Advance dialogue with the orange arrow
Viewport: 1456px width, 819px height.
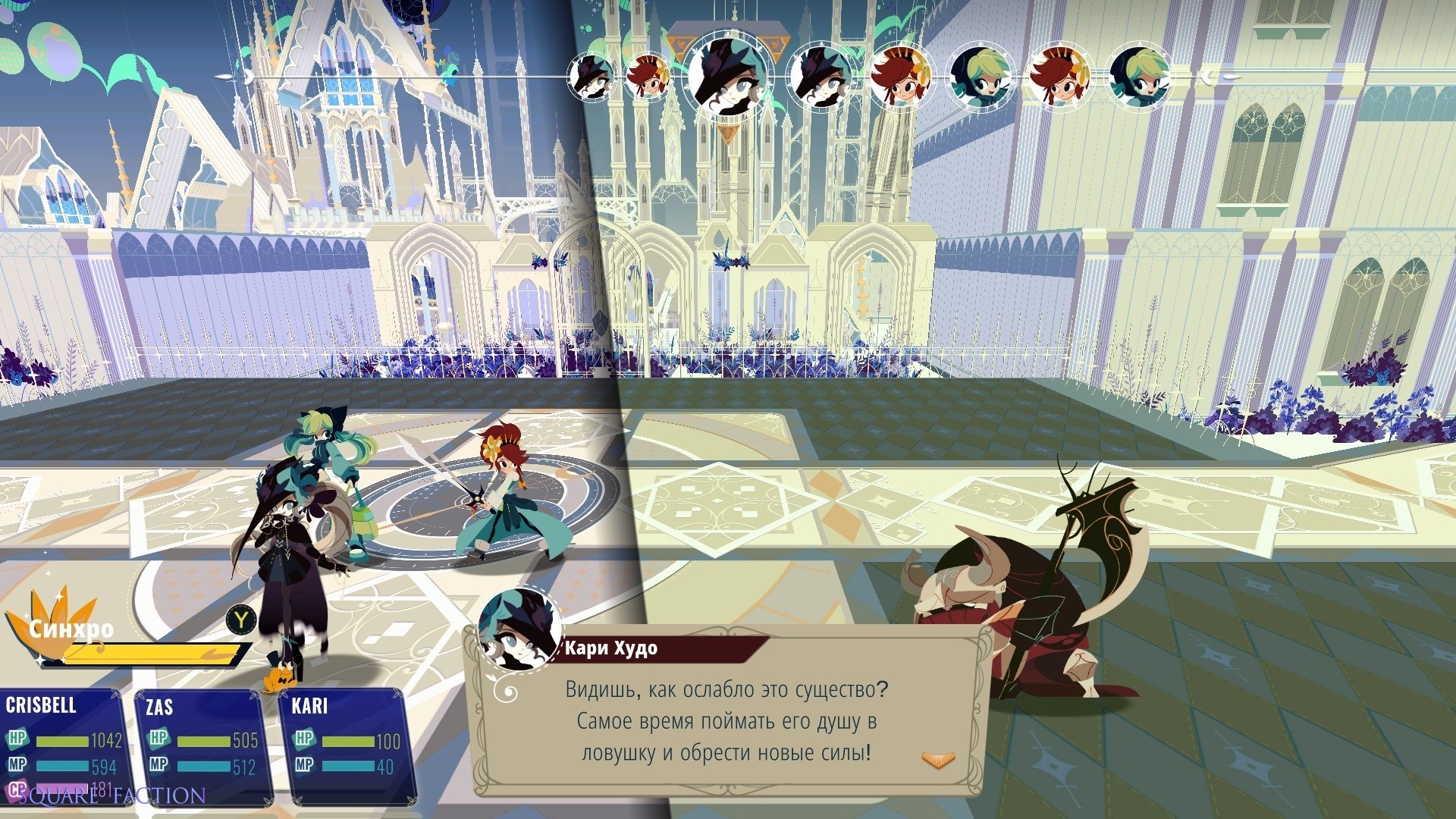click(x=938, y=759)
